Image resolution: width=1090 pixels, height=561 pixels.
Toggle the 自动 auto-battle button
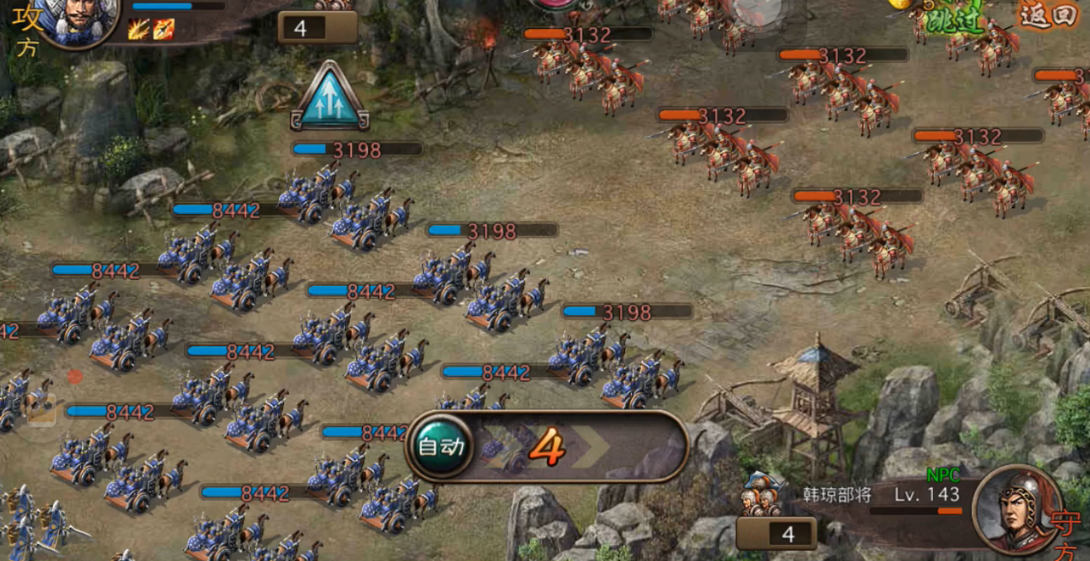point(440,446)
